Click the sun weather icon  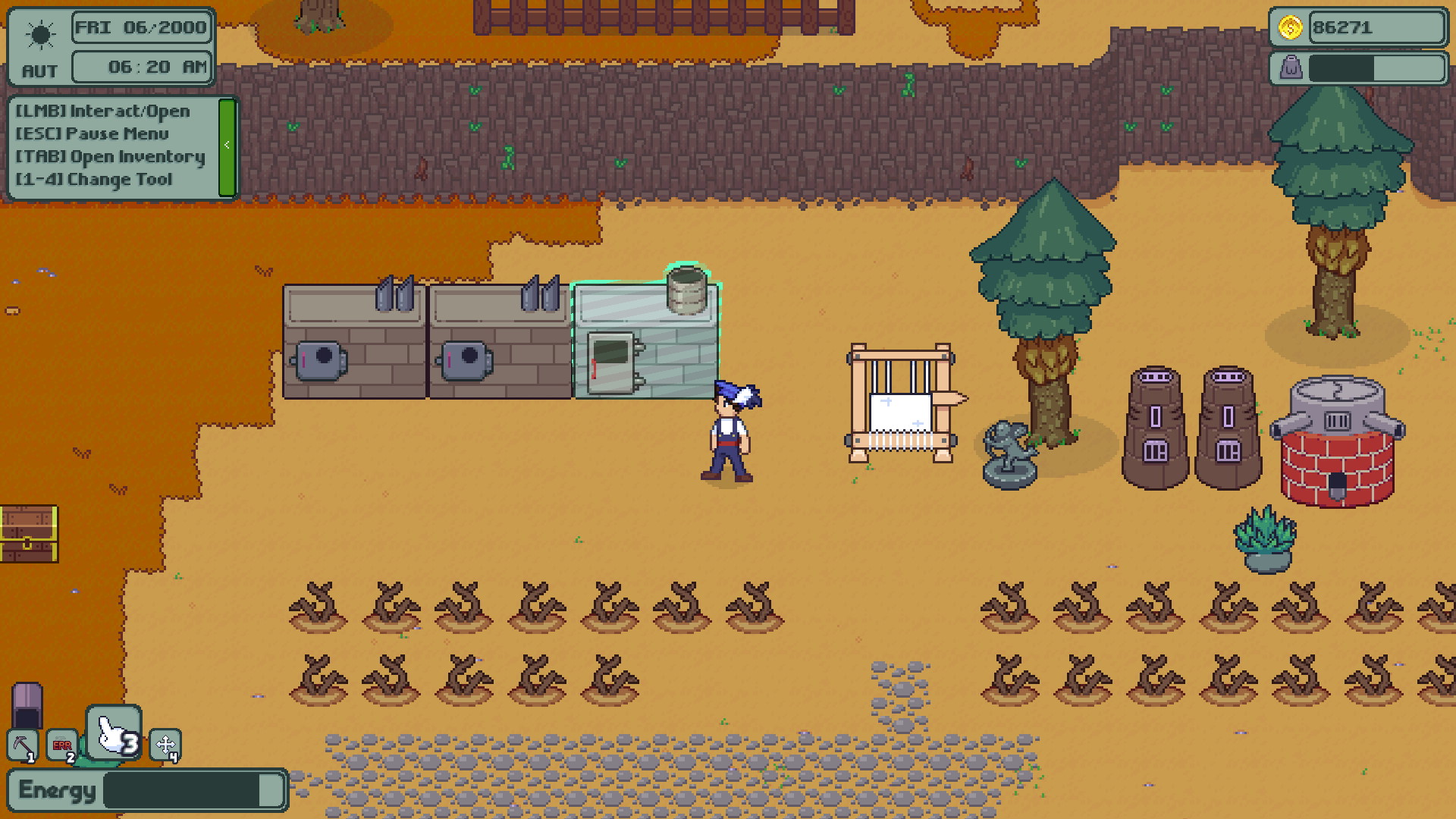coord(40,34)
